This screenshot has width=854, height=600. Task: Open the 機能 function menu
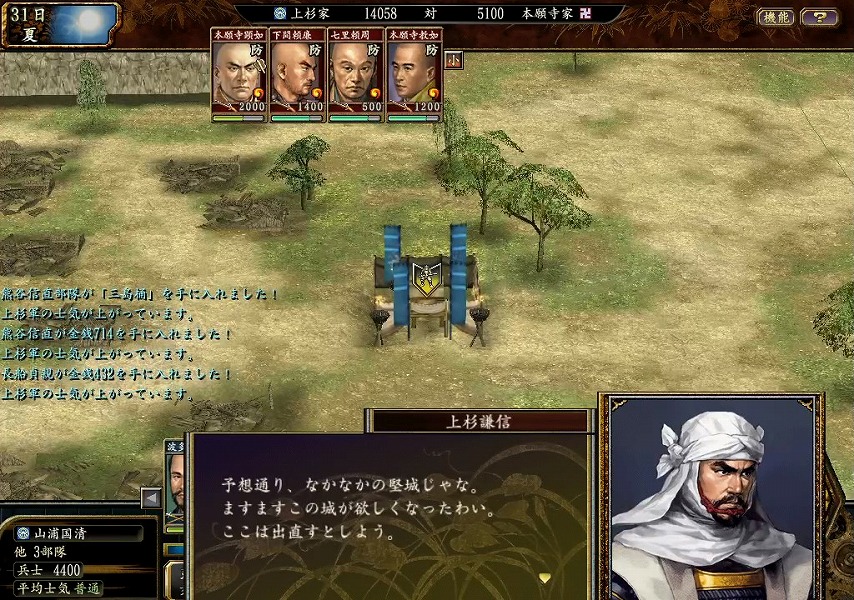pos(776,17)
